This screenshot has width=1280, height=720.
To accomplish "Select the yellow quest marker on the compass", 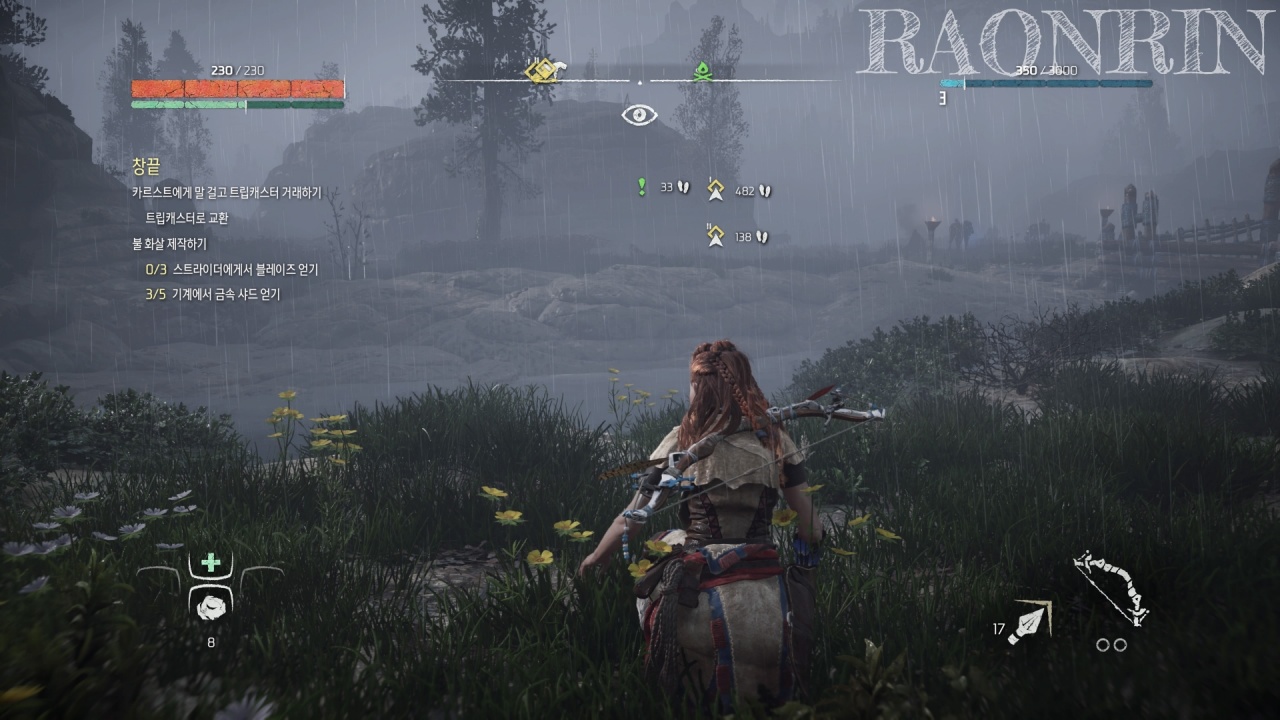I will click(546, 70).
